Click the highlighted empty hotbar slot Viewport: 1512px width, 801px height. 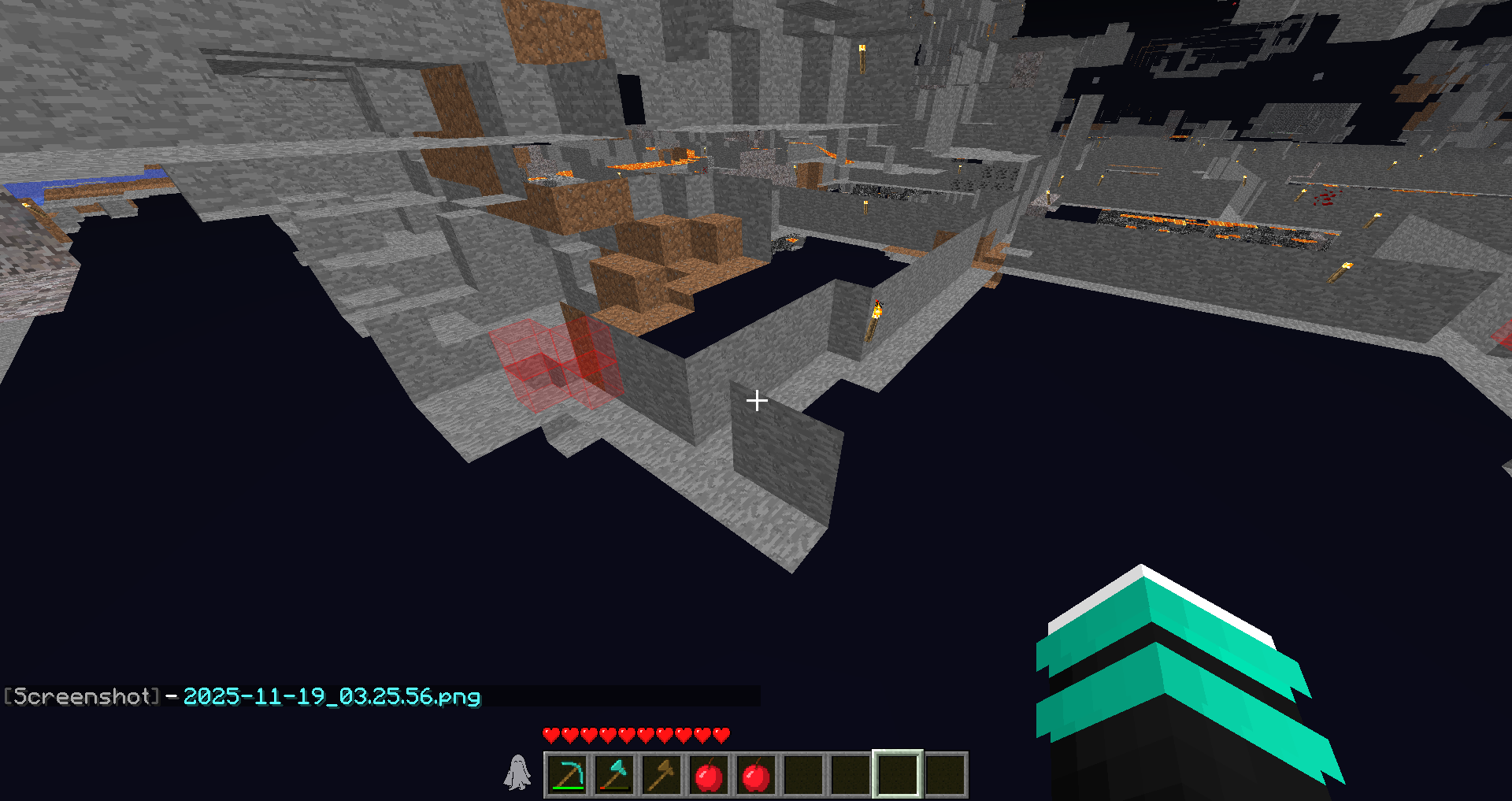click(x=898, y=775)
